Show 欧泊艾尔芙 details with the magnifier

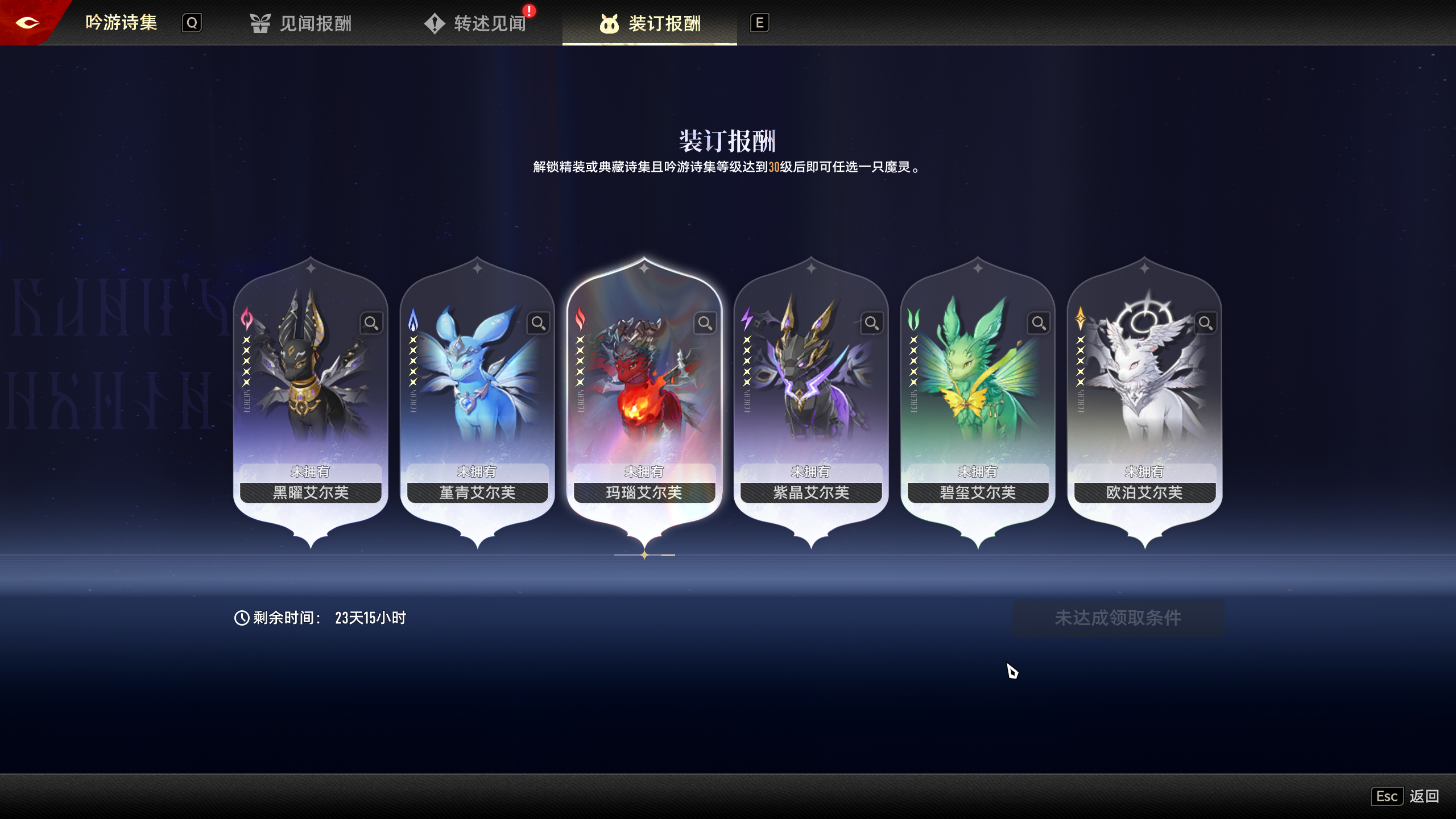click(1205, 323)
